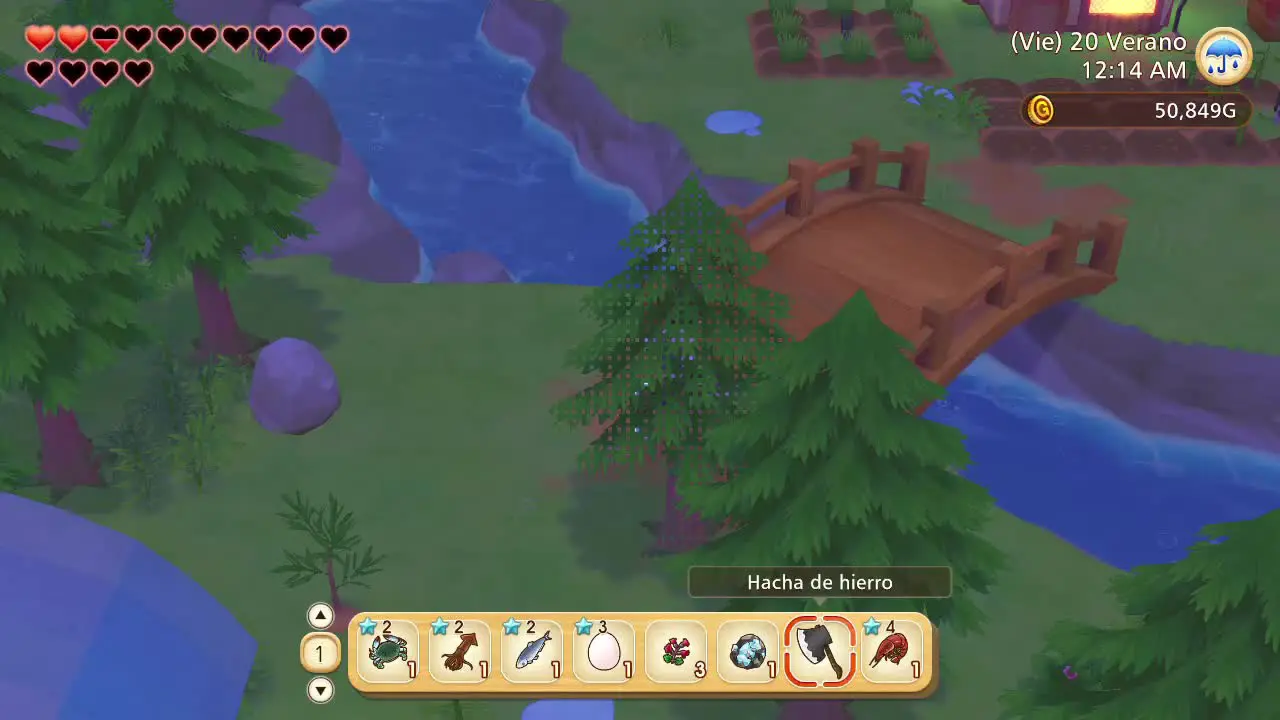The image size is (1280, 720).
Task: Click the hotbar page down arrow
Action: [320, 689]
